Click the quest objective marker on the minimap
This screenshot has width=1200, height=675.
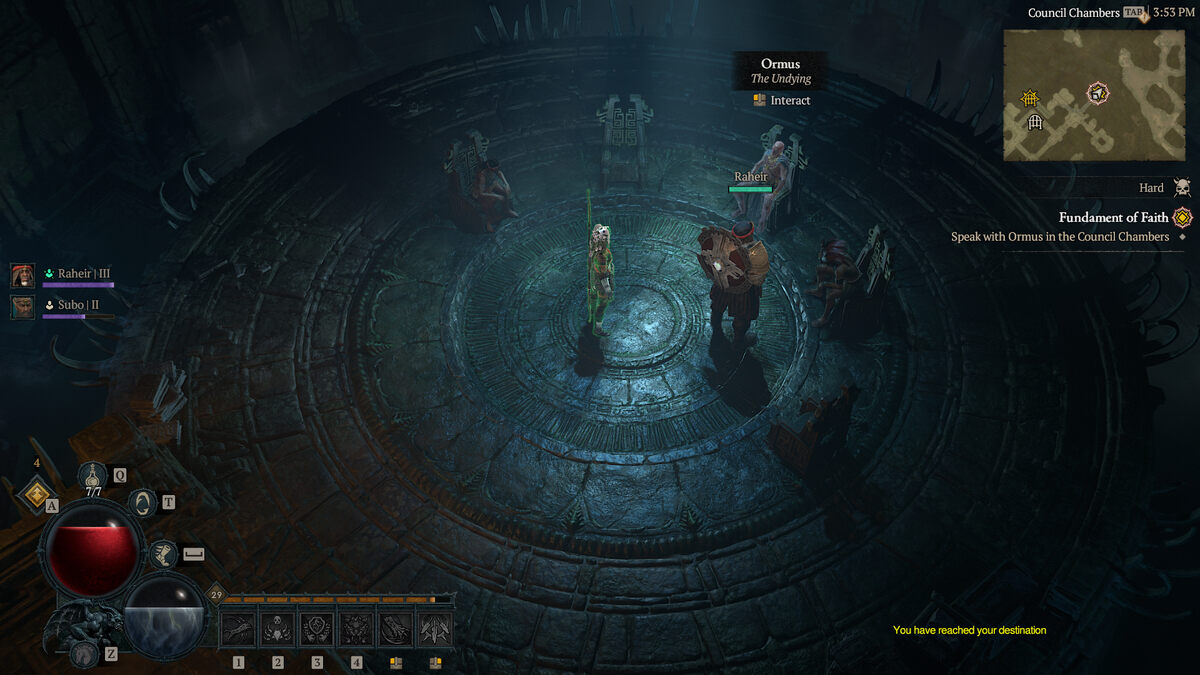click(1098, 93)
